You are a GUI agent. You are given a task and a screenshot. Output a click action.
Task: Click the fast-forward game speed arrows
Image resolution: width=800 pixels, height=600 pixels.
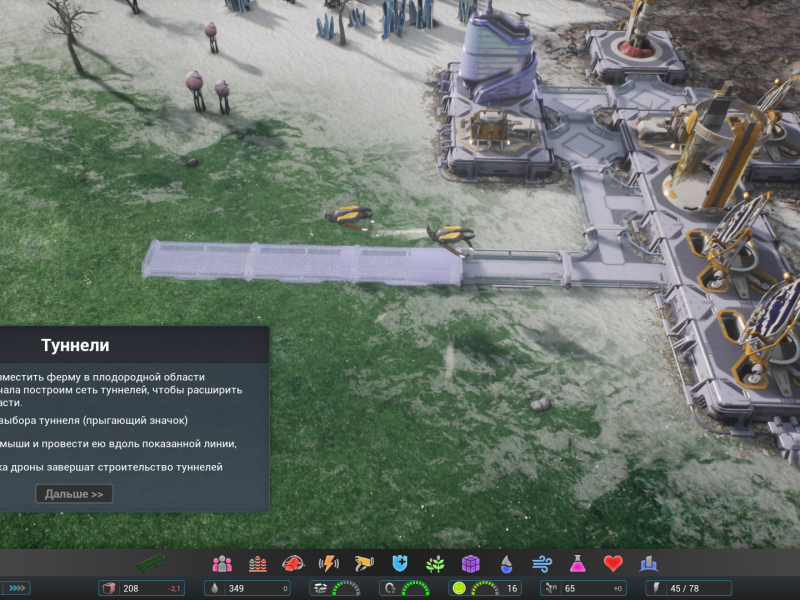[18, 588]
